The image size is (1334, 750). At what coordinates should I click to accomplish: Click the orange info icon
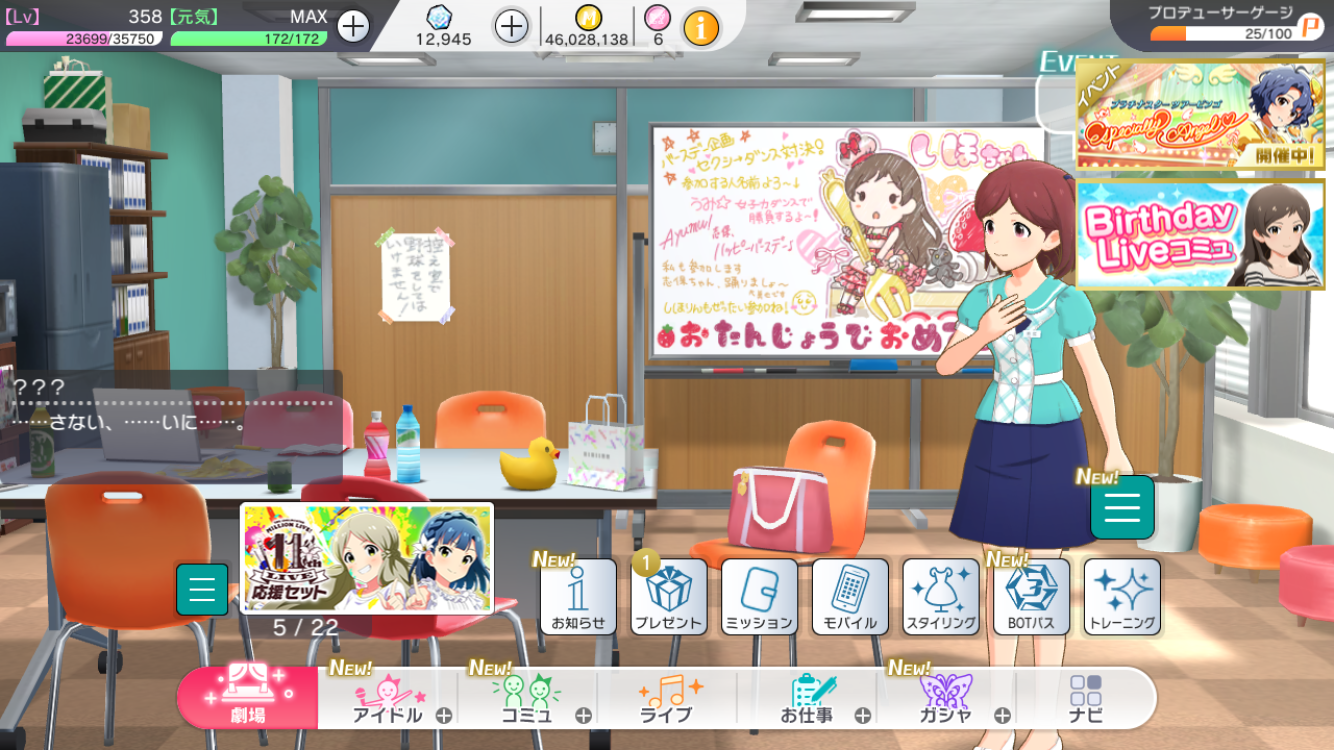pos(701,28)
